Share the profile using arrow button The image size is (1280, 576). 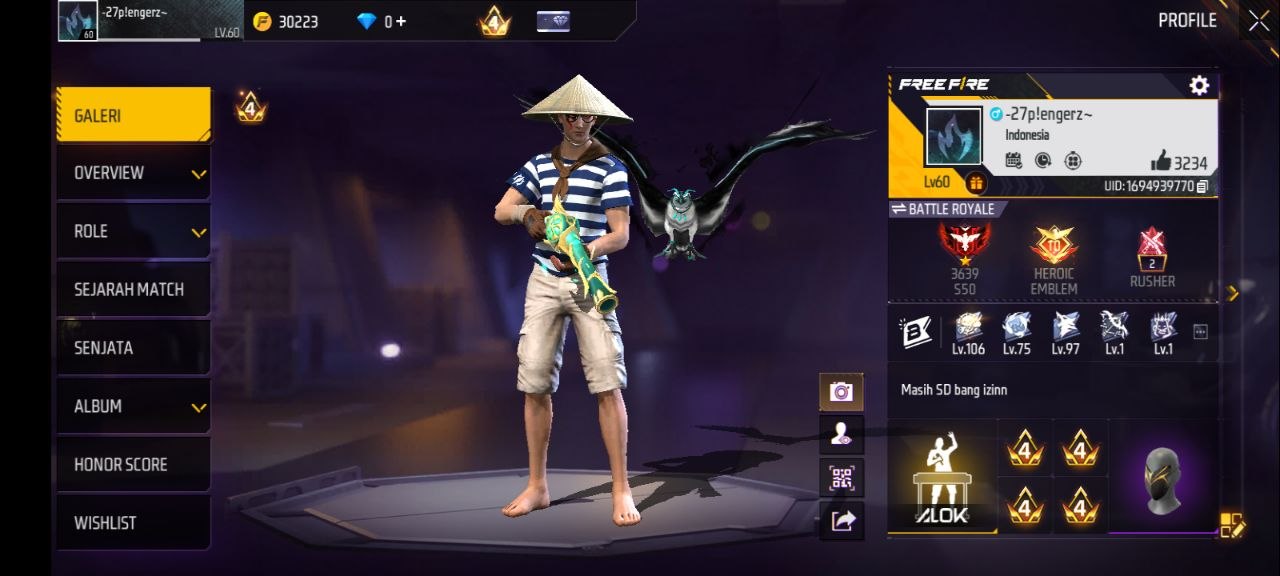point(841,520)
